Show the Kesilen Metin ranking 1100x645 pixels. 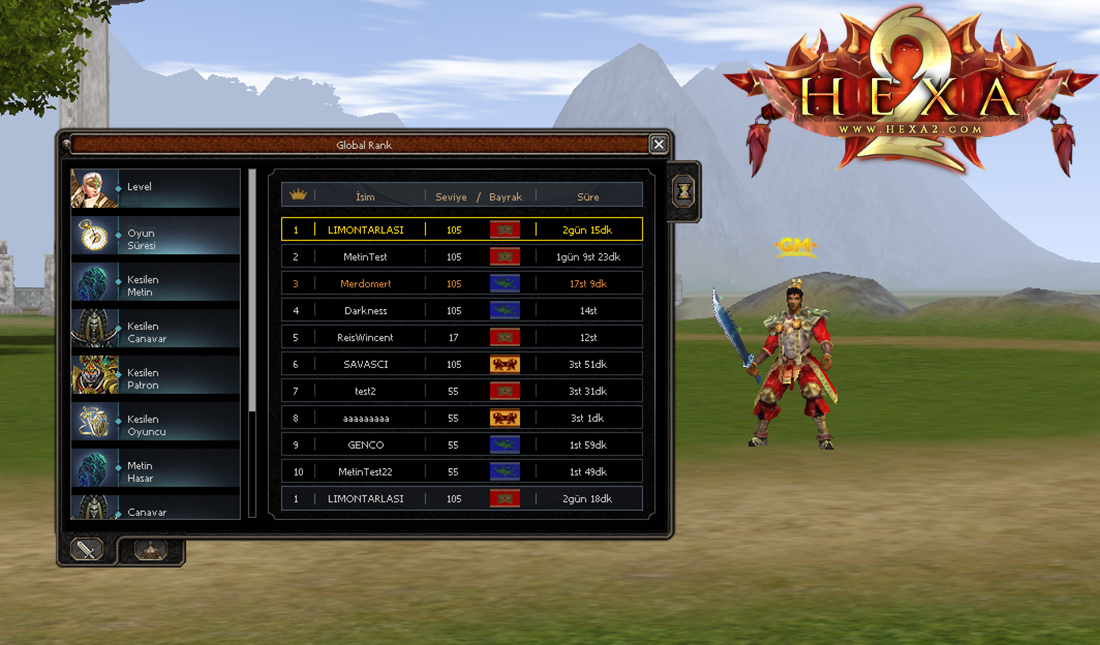tap(155, 286)
